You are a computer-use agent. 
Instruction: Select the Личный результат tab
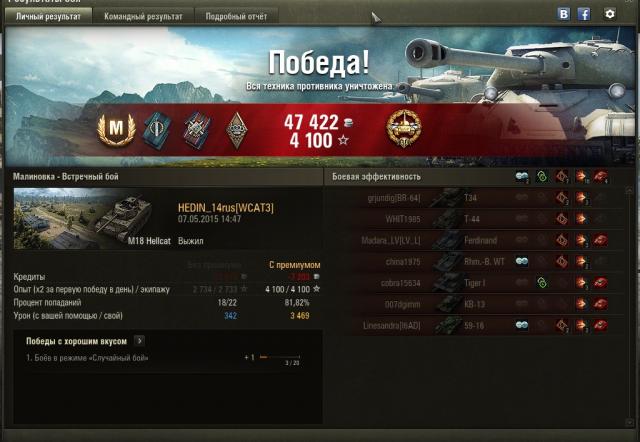point(50,17)
